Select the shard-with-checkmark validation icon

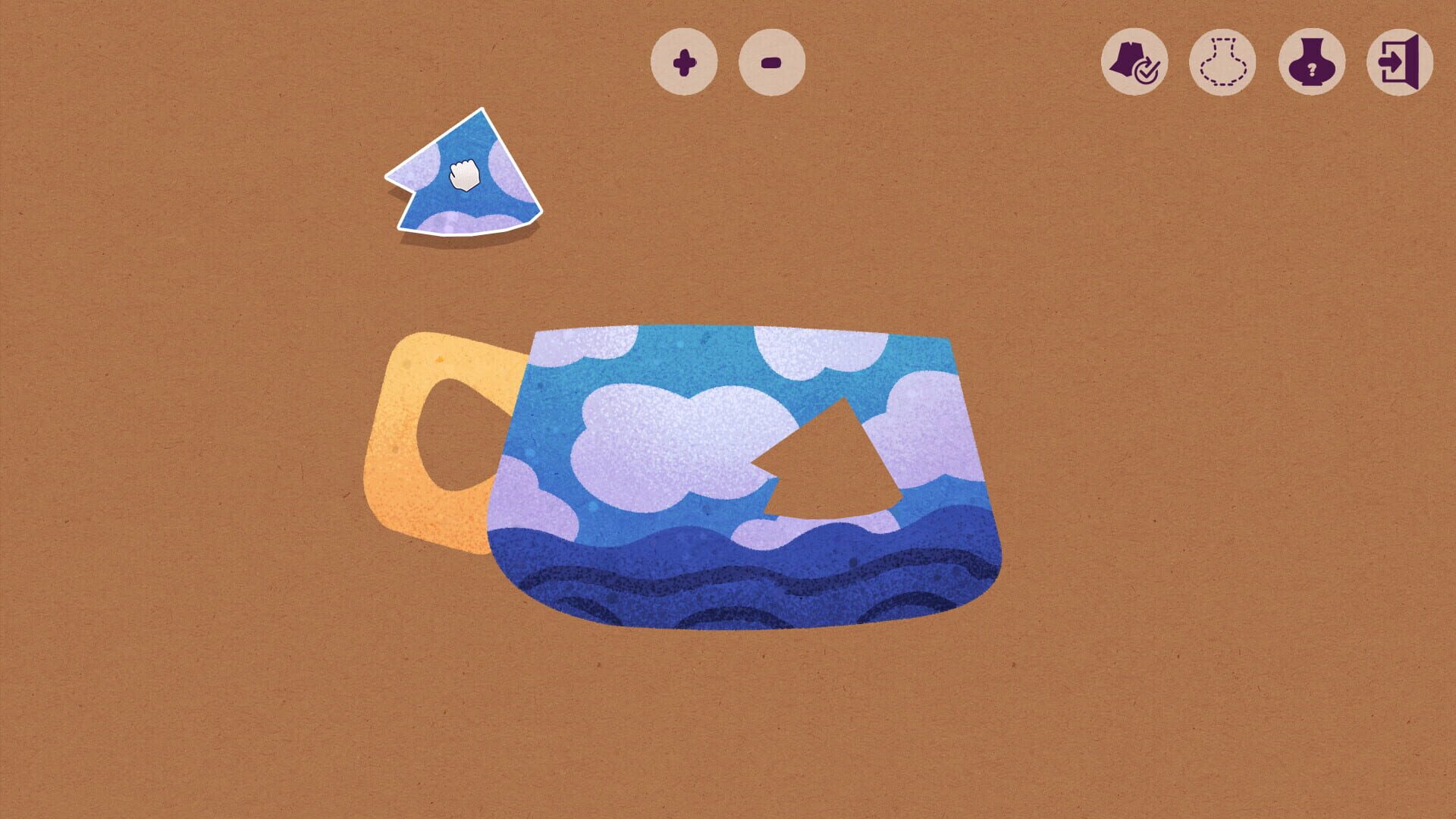[1133, 62]
